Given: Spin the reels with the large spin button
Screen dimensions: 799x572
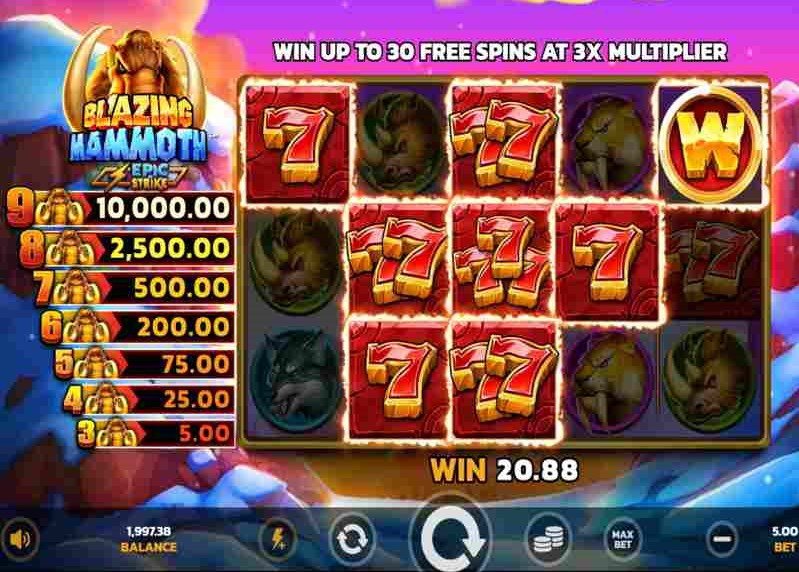Looking at the screenshot, I should tap(449, 540).
